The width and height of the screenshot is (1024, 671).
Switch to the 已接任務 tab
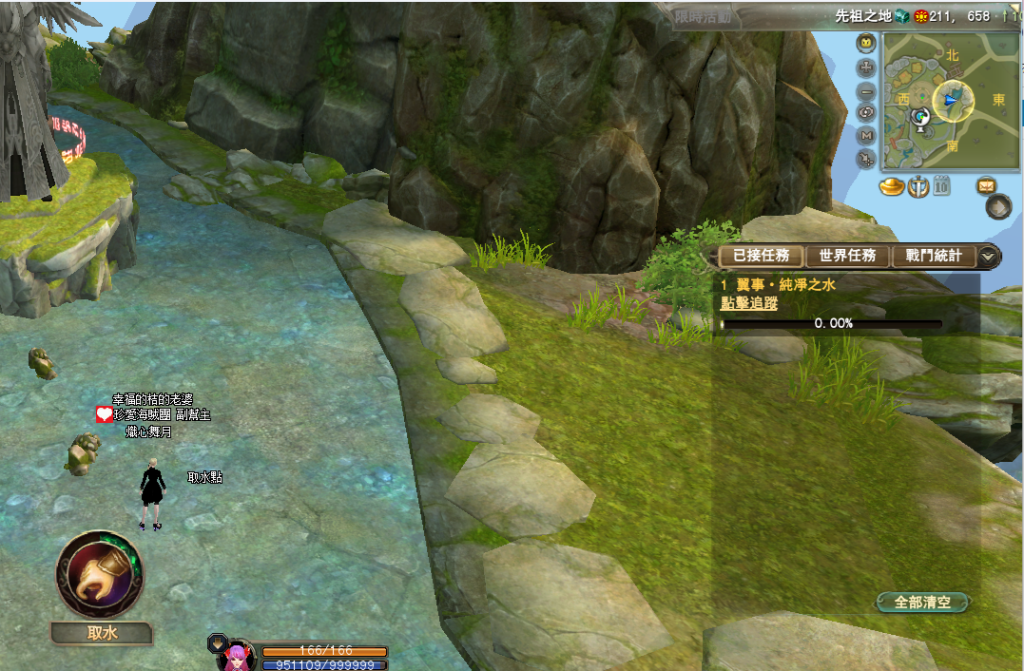760,256
